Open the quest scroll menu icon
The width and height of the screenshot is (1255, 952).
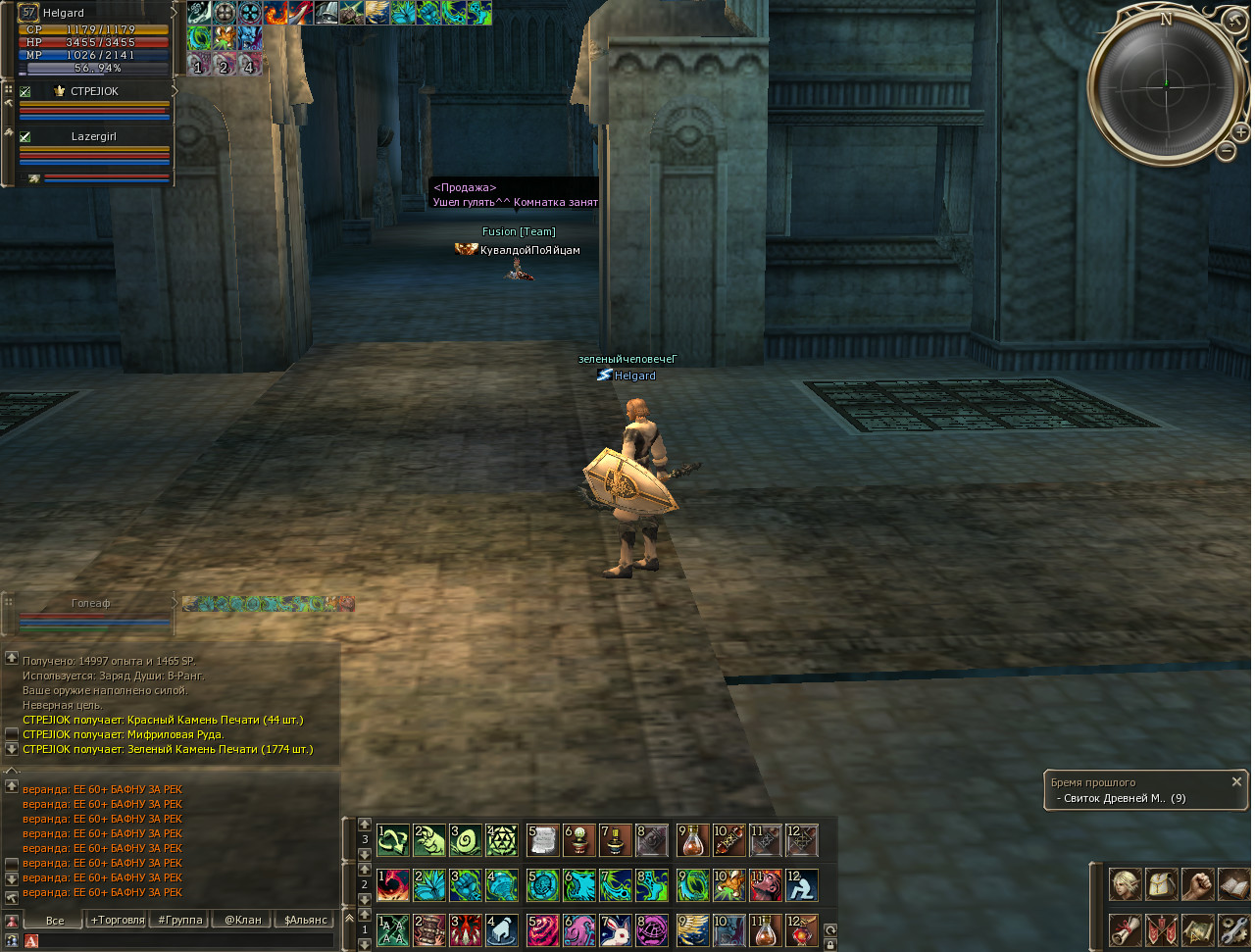tap(1125, 928)
